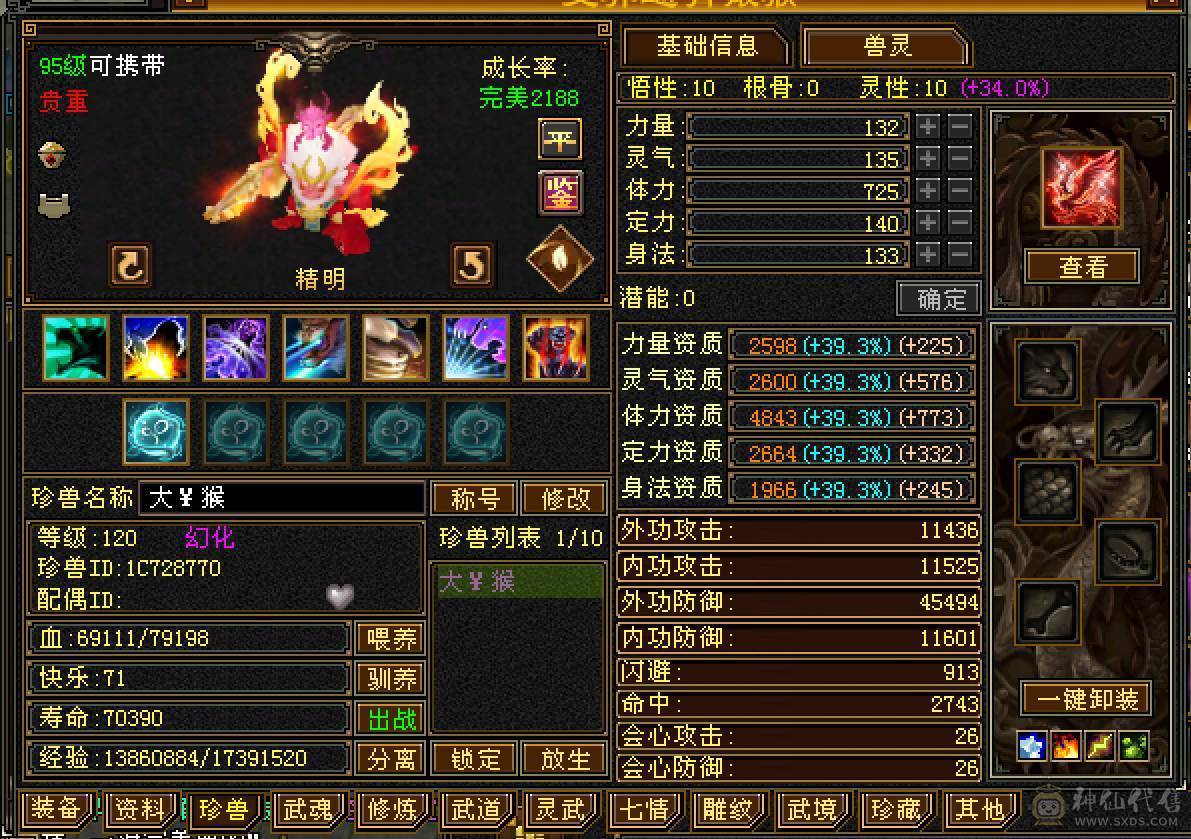
Task: Click the 分离 button
Action: 390,758
